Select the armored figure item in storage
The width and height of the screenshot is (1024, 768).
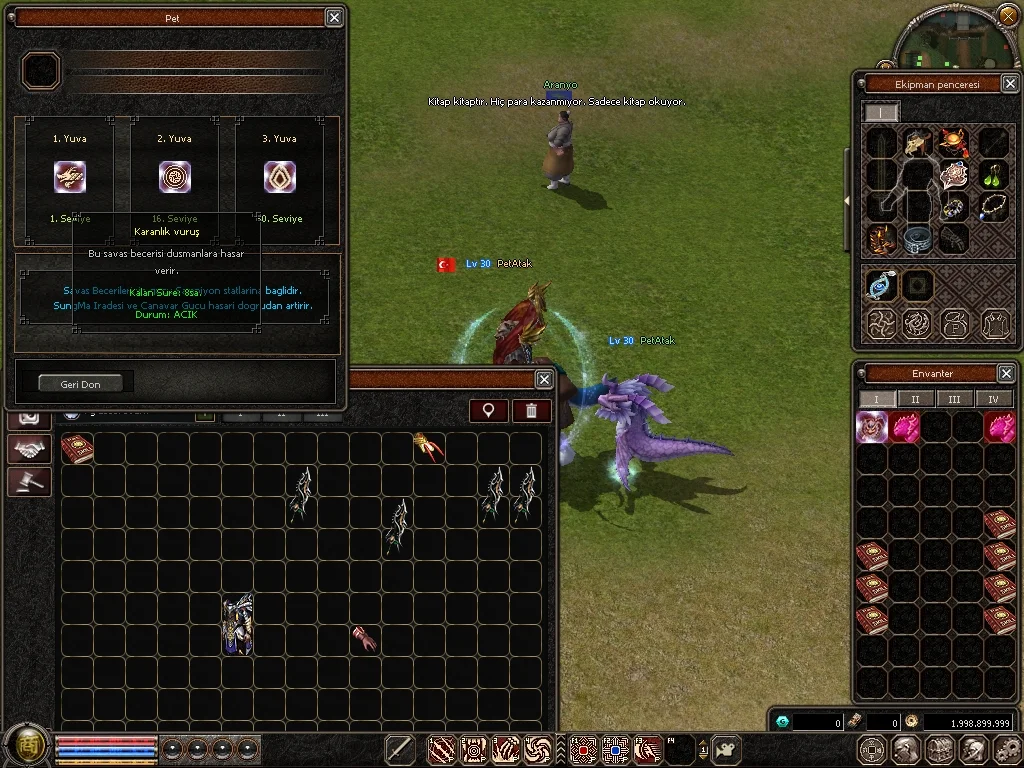pyautogui.click(x=238, y=625)
